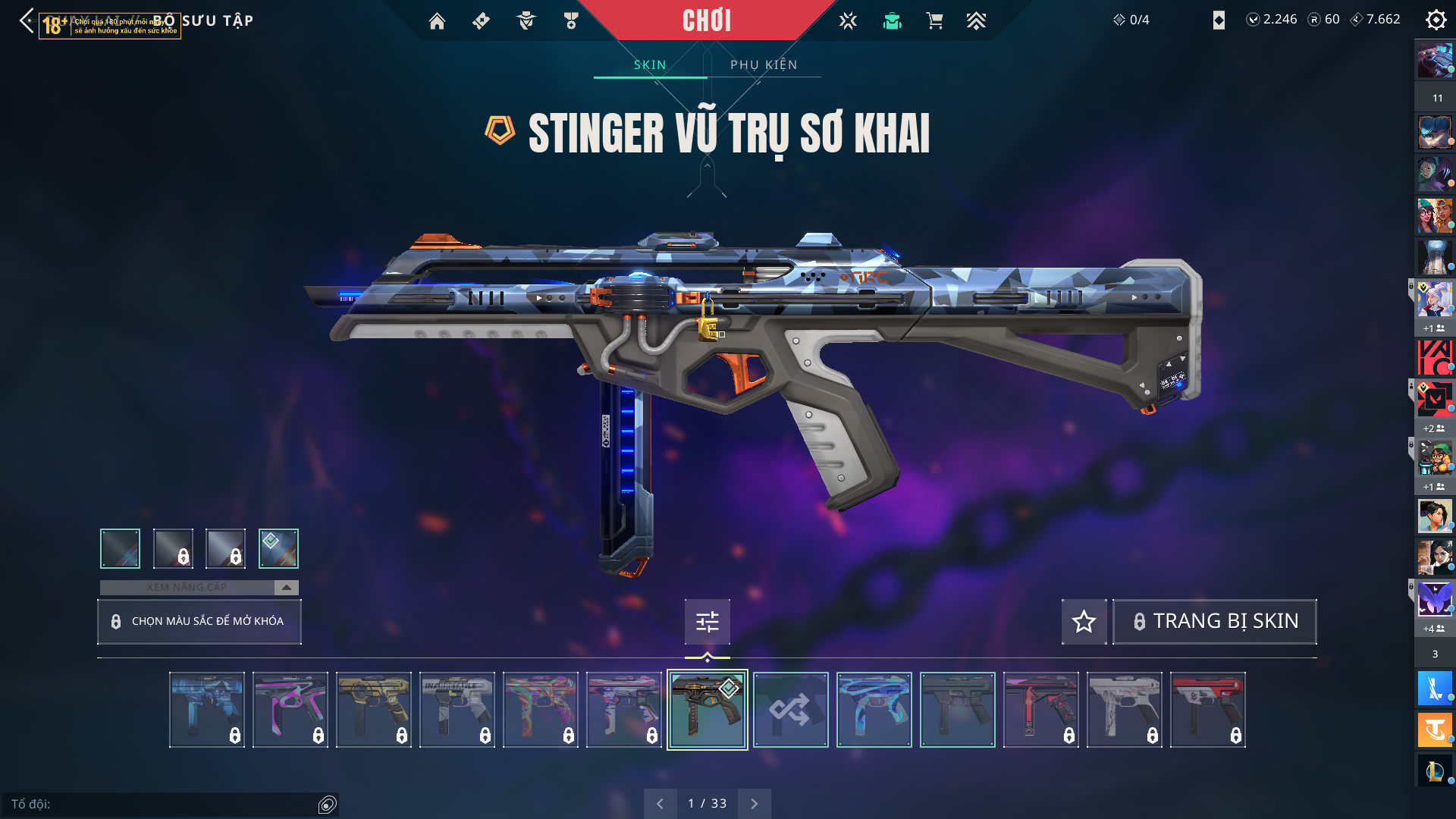1456x819 pixels.
Task: Go to the previous skin page
Action: pyautogui.click(x=660, y=804)
